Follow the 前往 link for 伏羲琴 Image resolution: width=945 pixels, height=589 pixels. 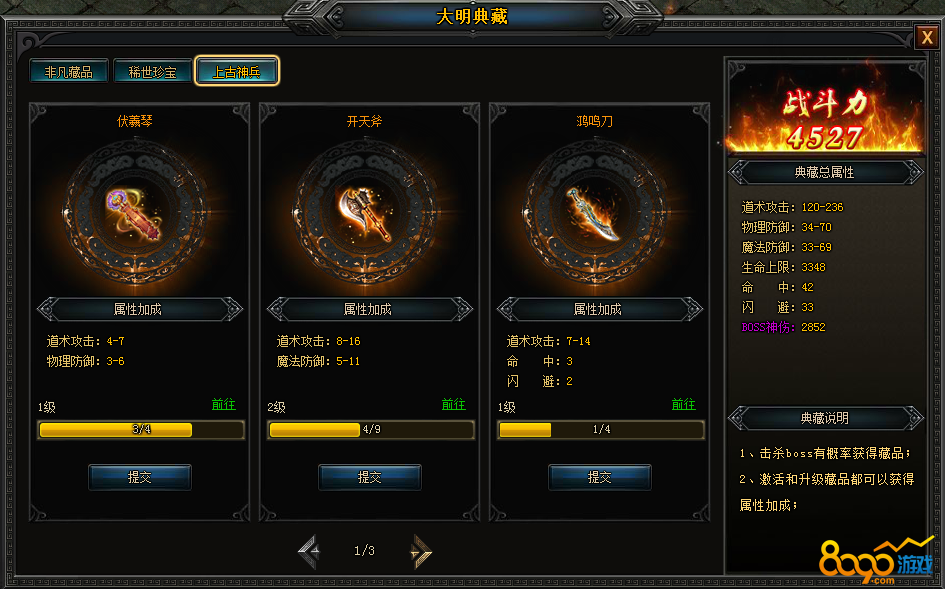[223, 405]
